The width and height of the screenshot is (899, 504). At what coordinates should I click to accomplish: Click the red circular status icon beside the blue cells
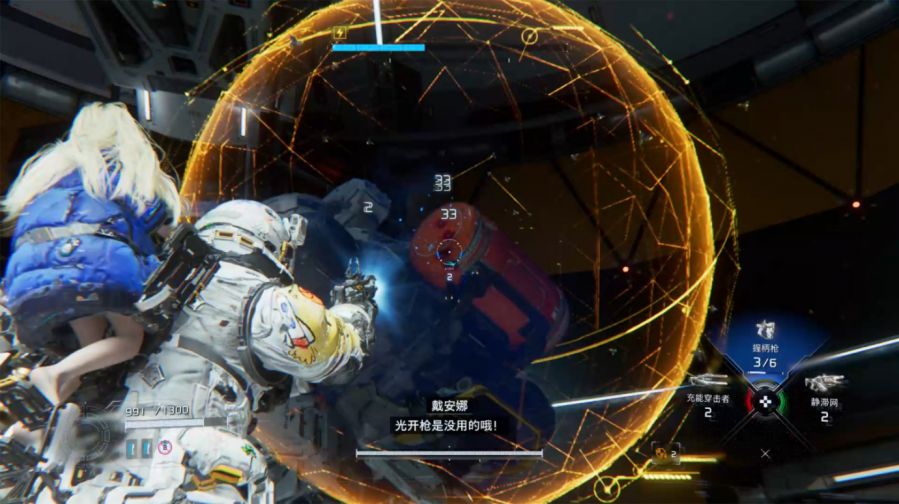point(164,446)
